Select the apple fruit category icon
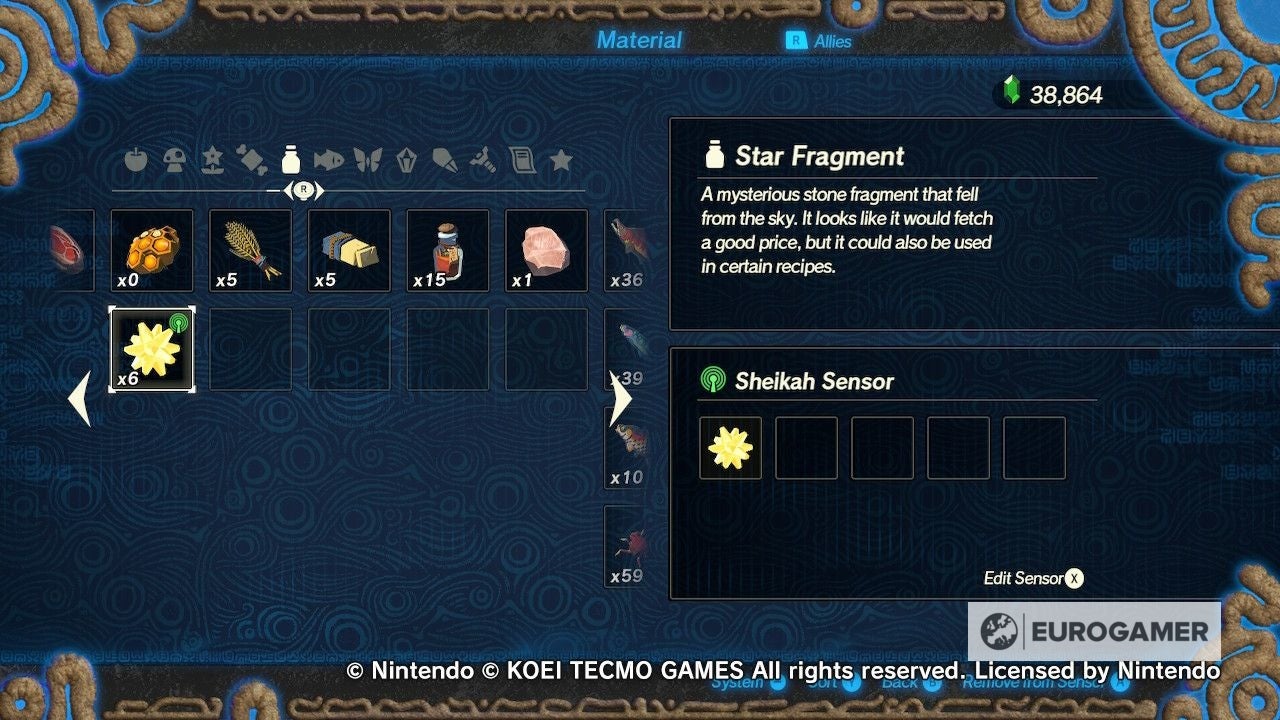Image resolution: width=1280 pixels, height=720 pixels. pyautogui.click(x=135, y=160)
